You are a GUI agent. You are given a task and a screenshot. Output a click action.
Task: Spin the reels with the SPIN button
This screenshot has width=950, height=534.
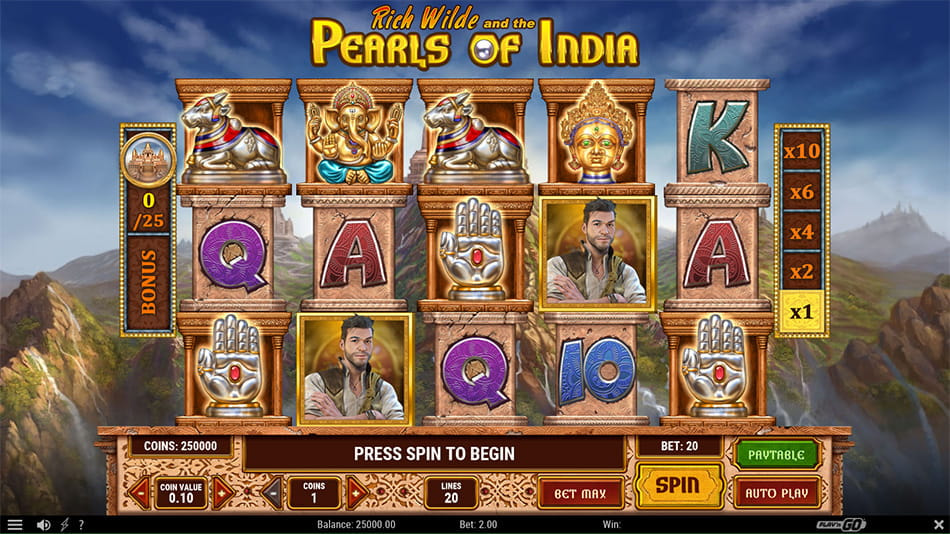(x=679, y=486)
